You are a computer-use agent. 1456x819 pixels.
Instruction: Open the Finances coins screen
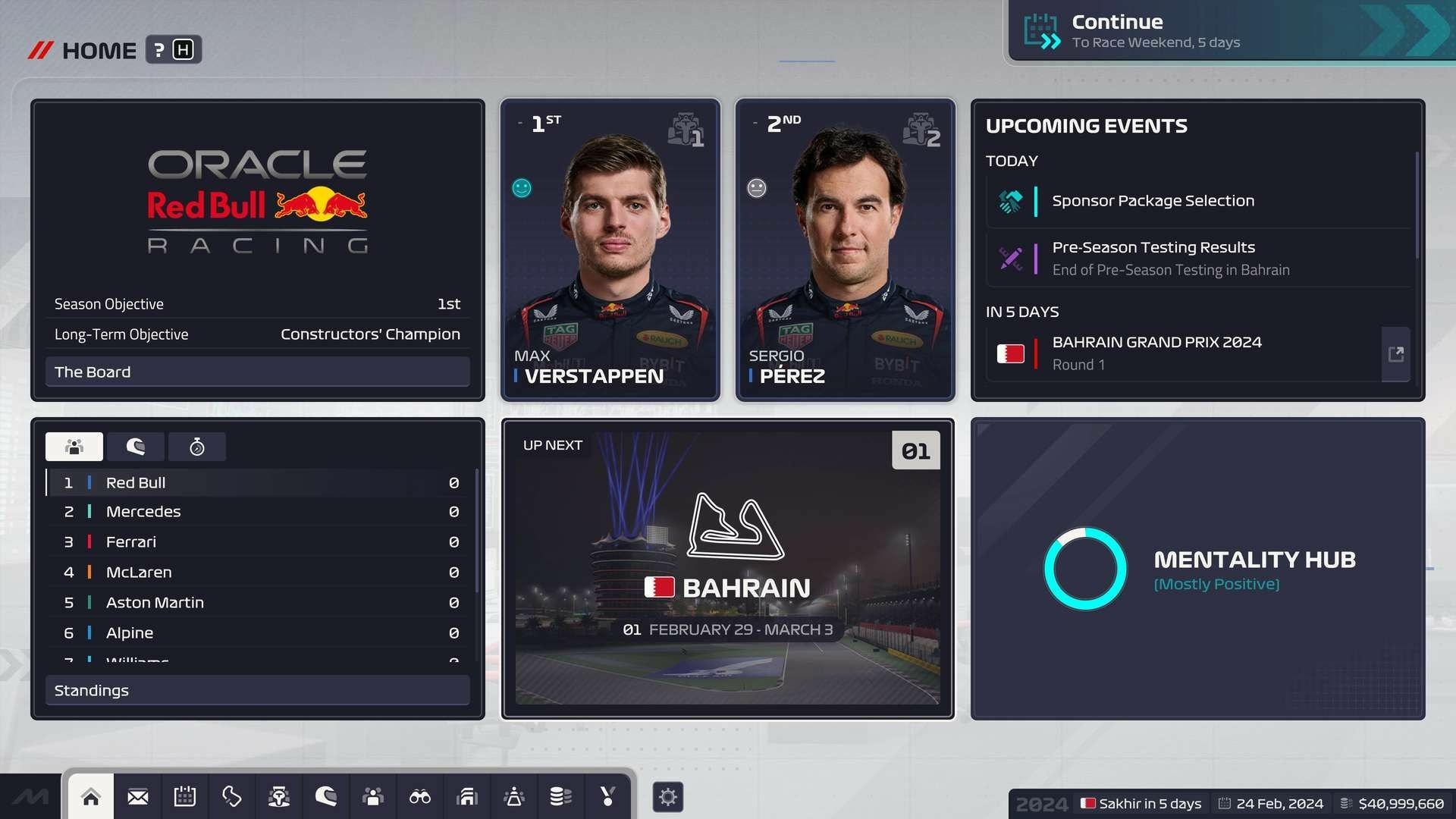pyautogui.click(x=560, y=796)
